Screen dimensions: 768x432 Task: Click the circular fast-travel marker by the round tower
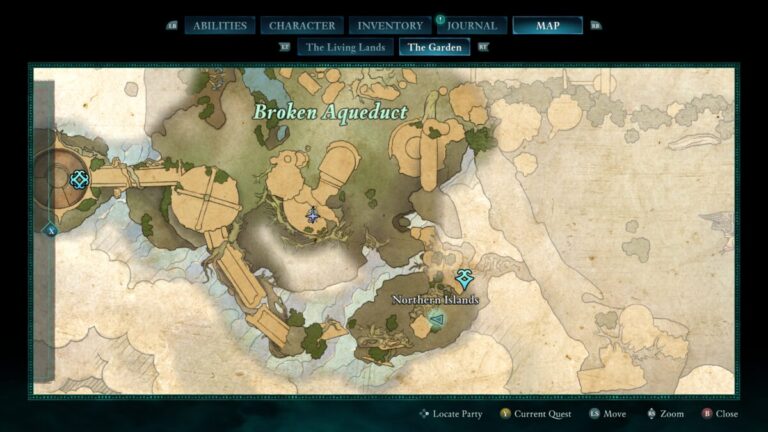click(x=80, y=179)
